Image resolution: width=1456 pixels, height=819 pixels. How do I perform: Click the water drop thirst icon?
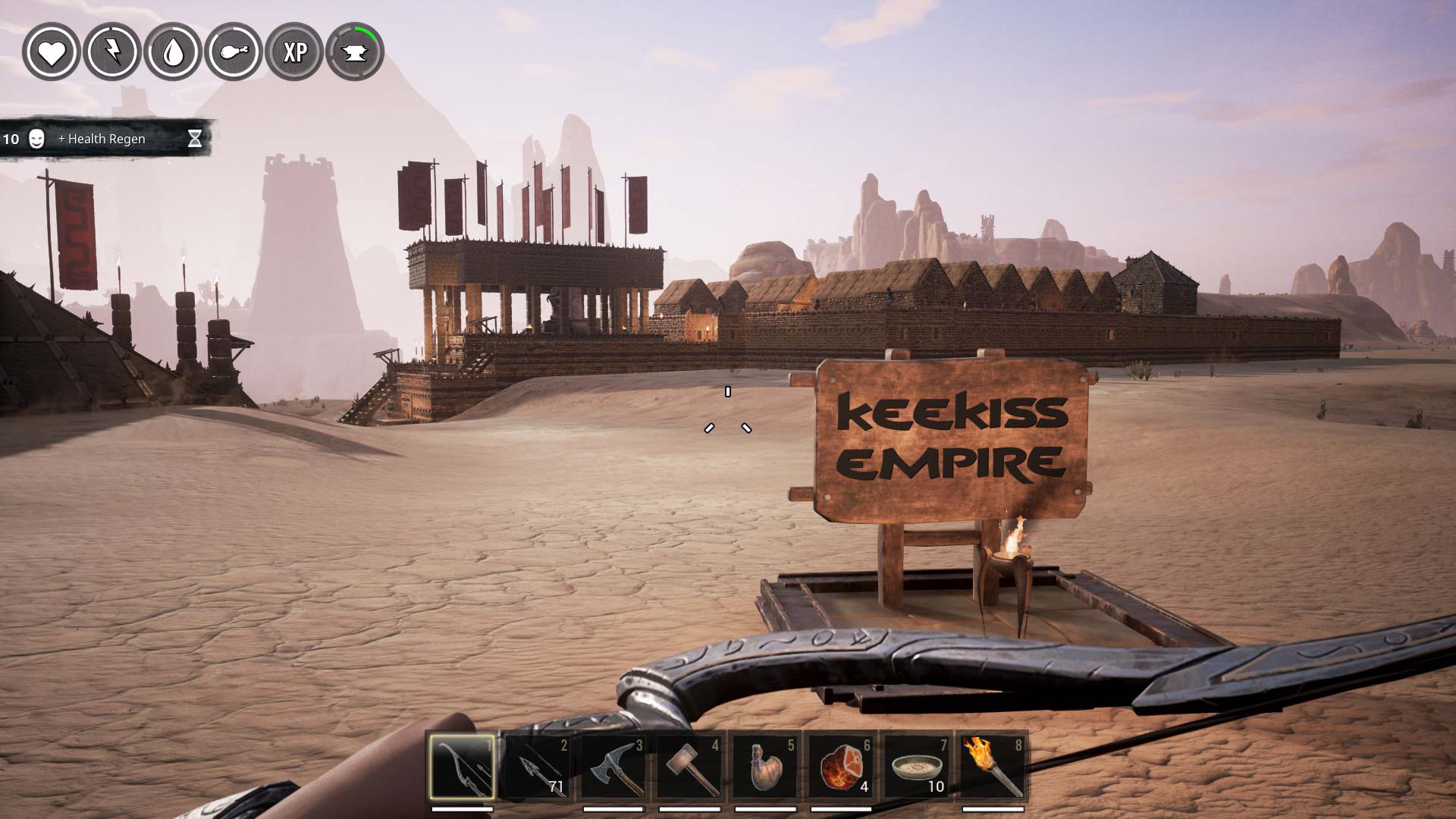(173, 52)
